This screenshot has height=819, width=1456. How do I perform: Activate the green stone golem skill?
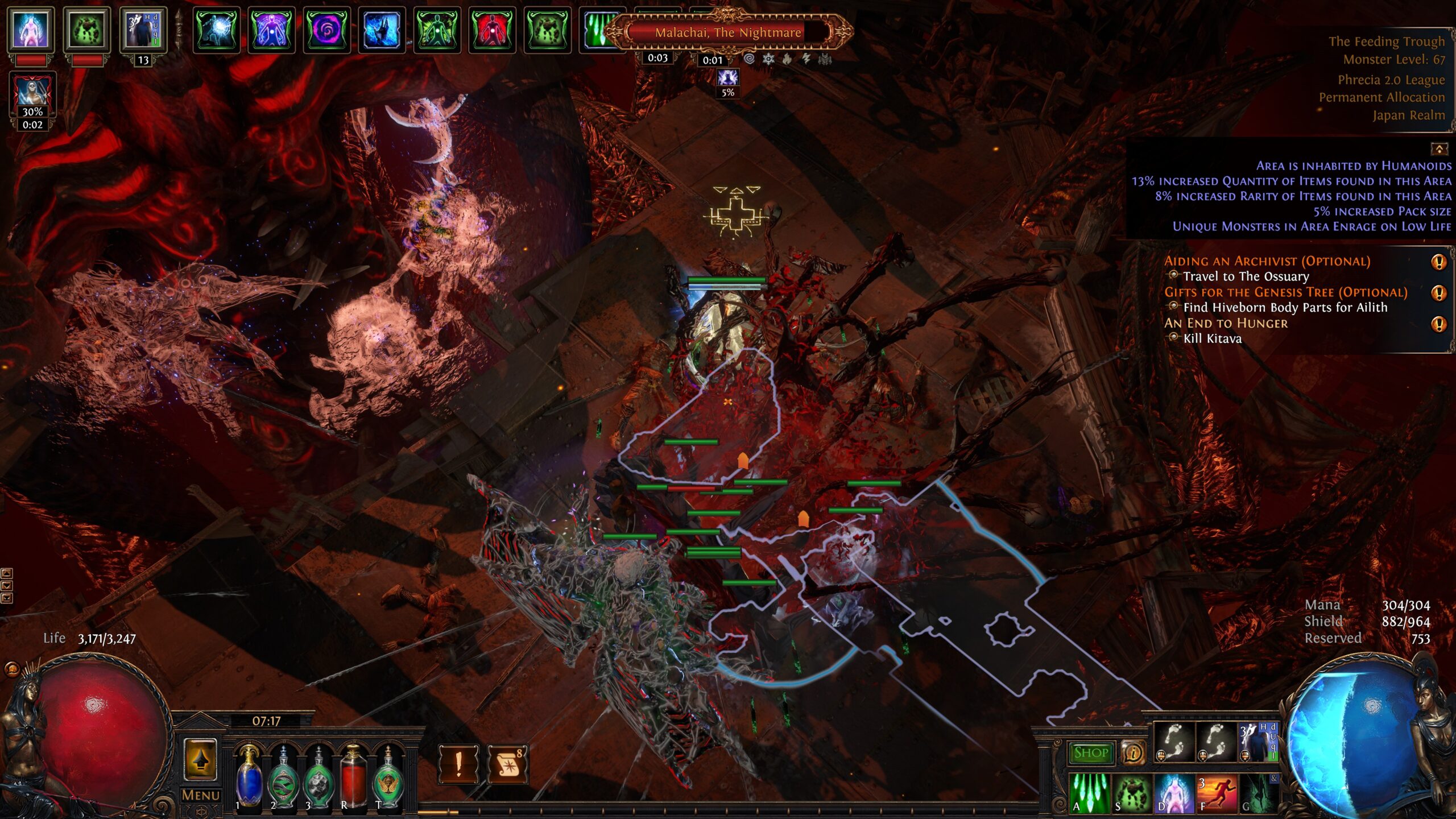[1132, 793]
